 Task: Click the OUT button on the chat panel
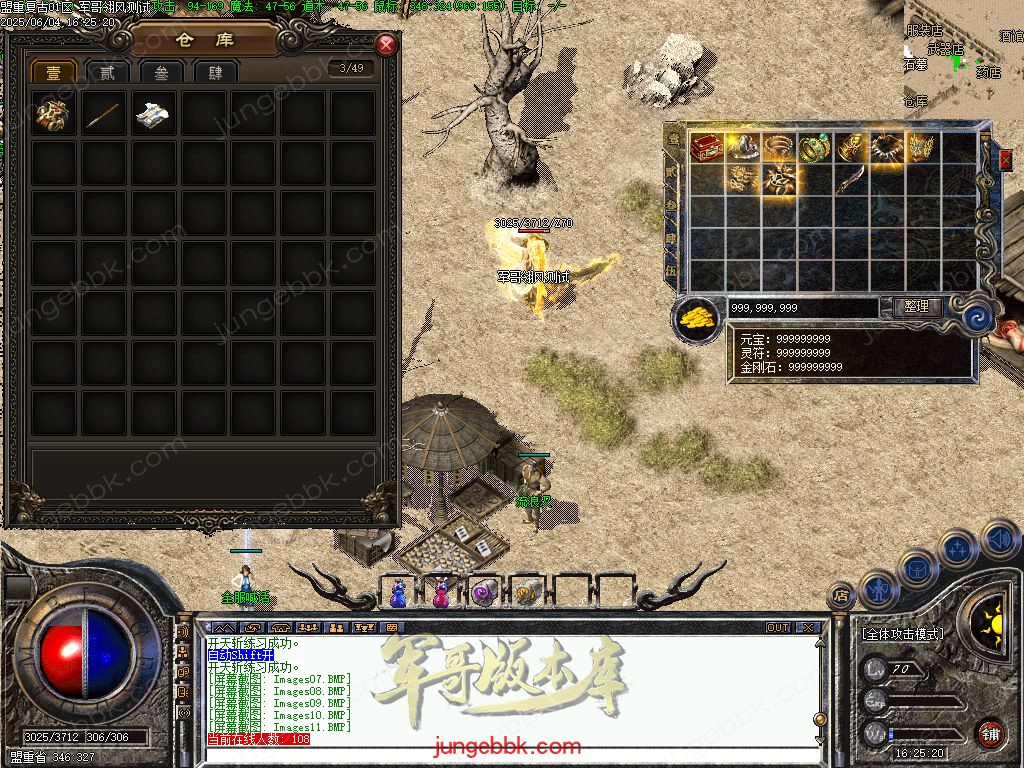tap(777, 628)
